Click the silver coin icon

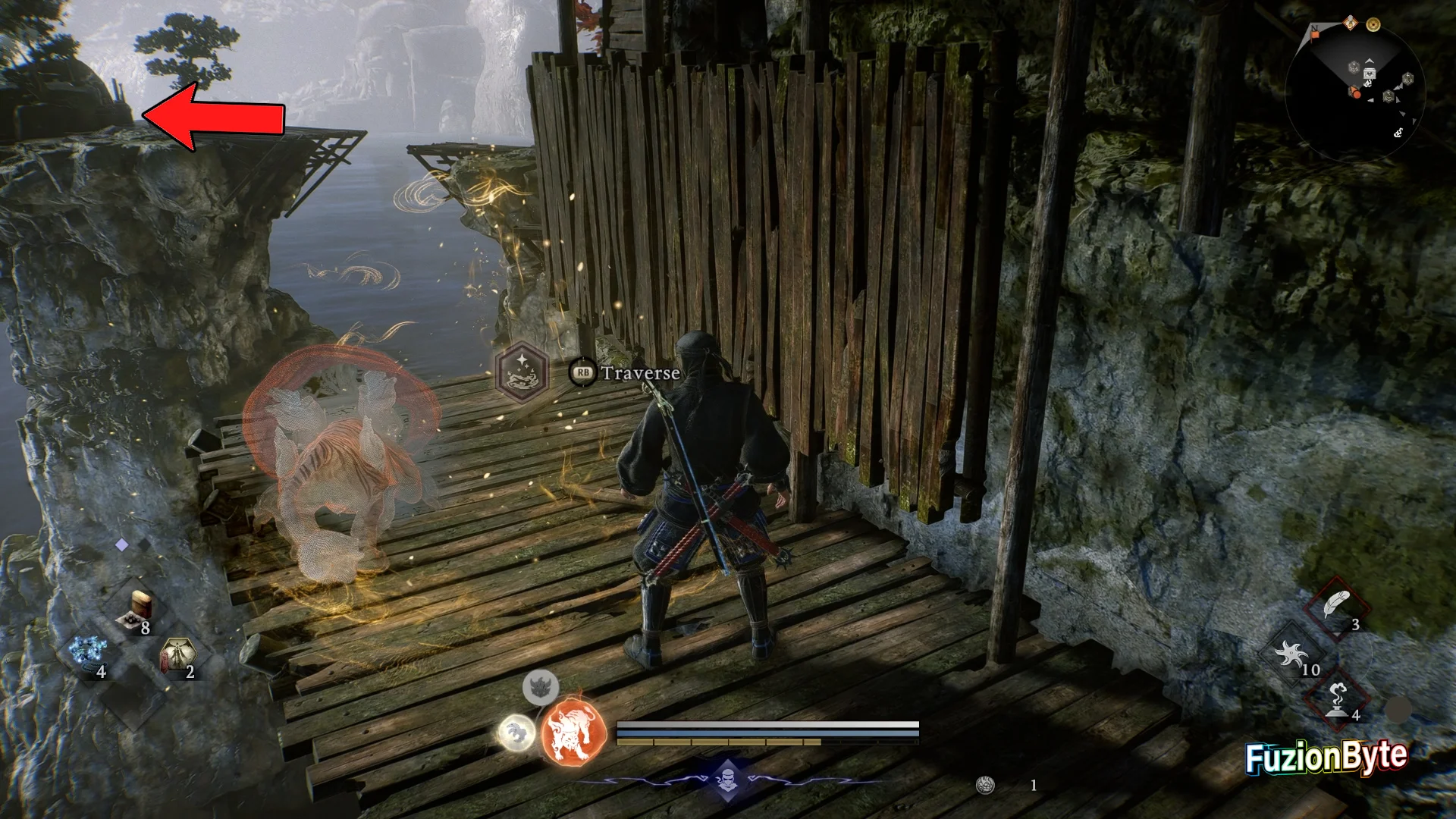tap(986, 786)
